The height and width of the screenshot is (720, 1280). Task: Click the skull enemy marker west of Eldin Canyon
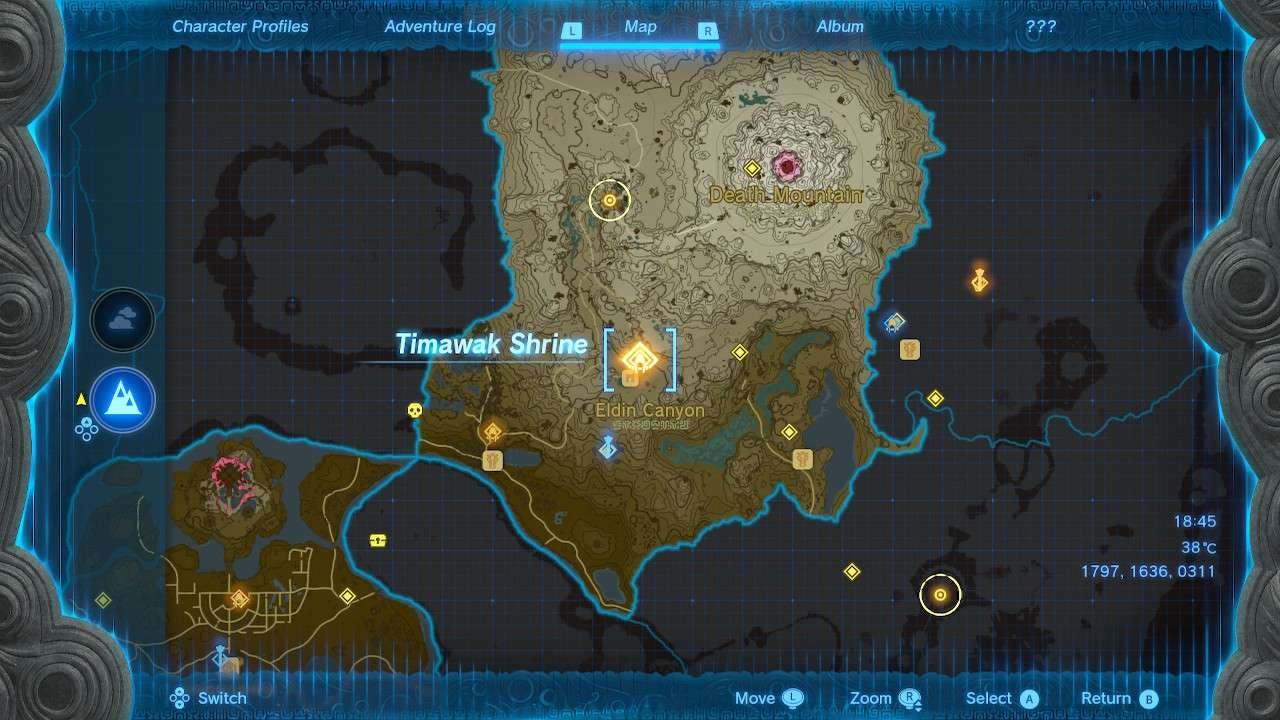[x=414, y=409]
